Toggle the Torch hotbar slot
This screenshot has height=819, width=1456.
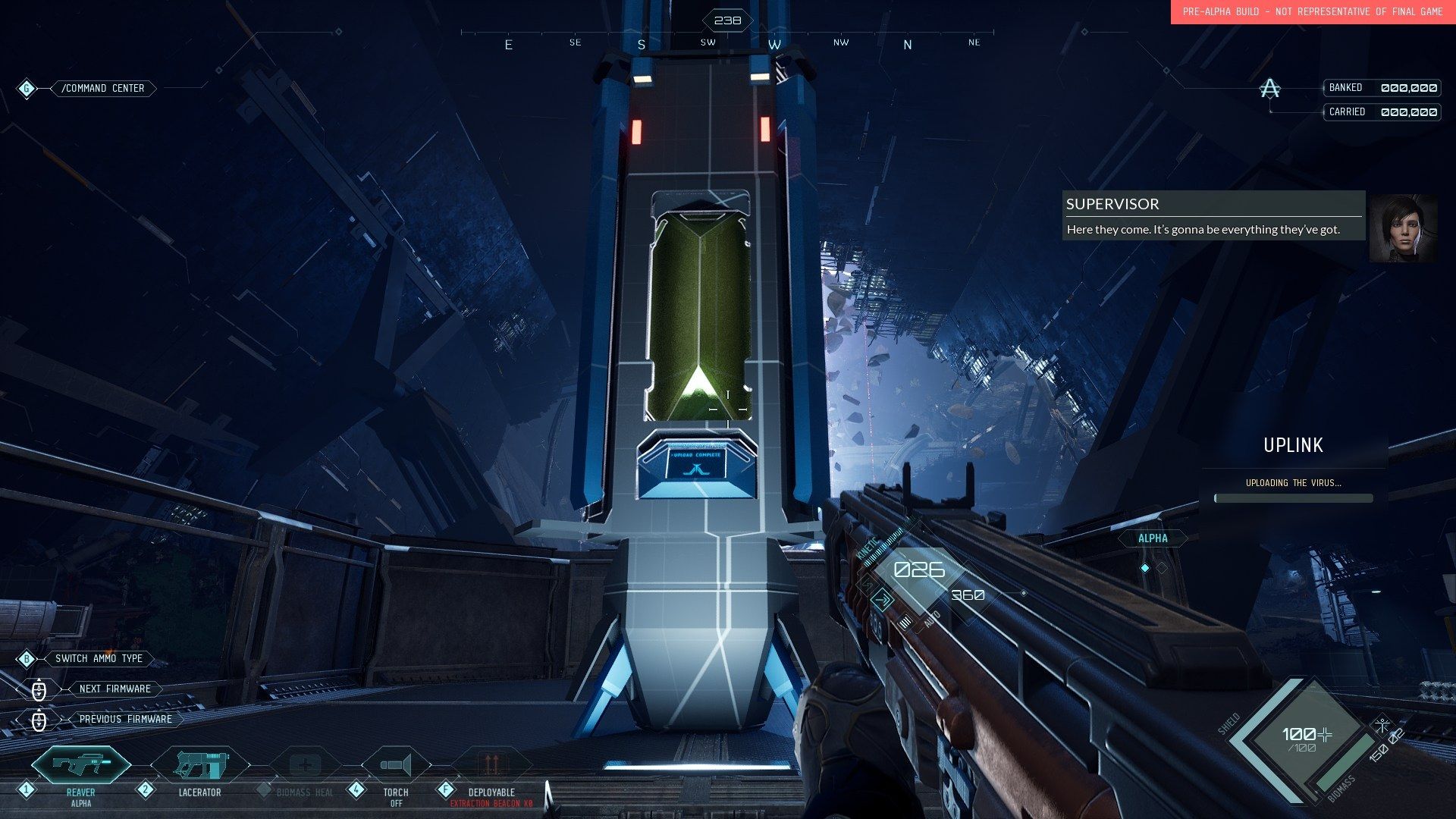click(x=395, y=765)
